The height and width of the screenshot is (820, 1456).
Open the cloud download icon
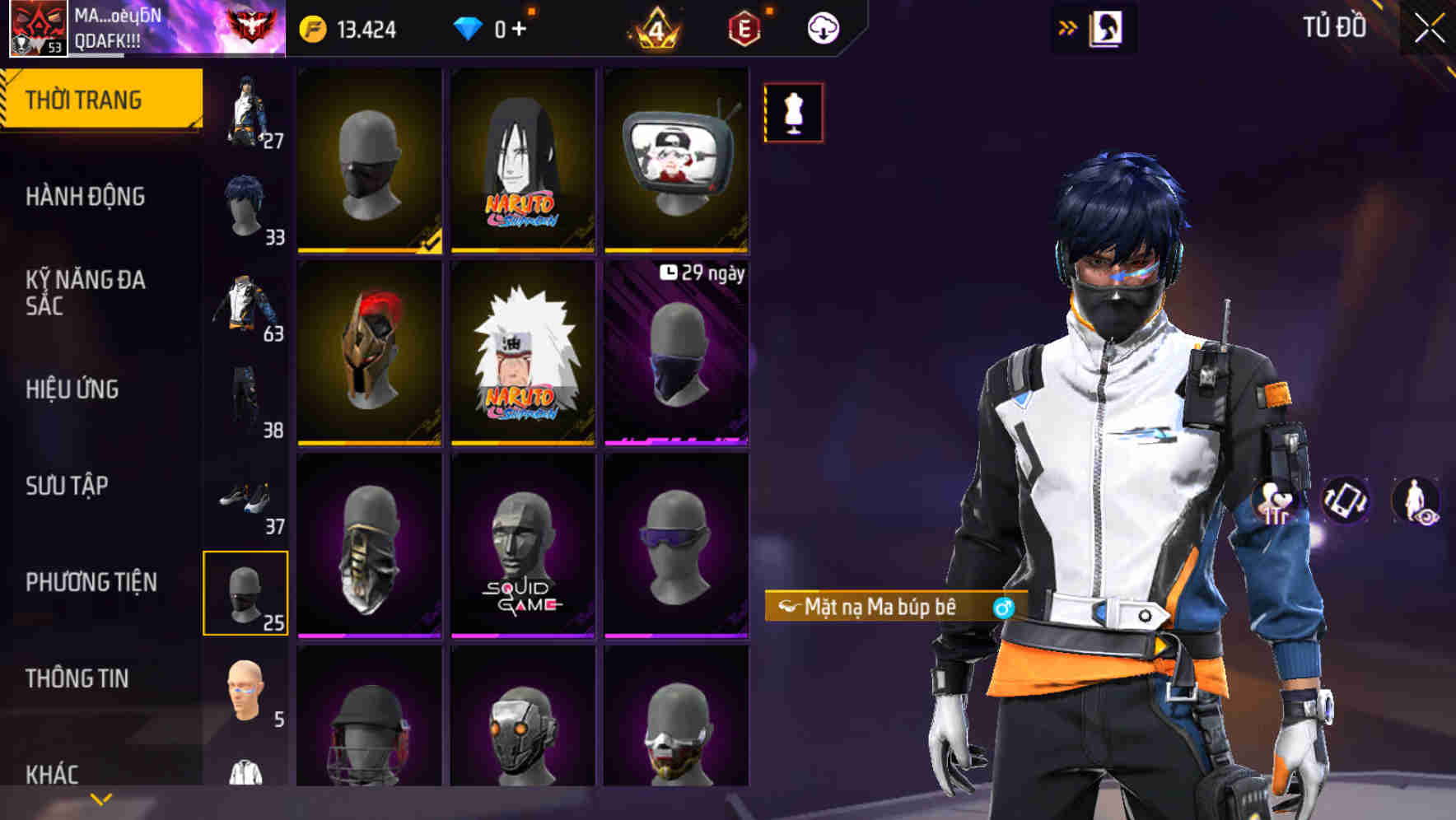pos(822,26)
